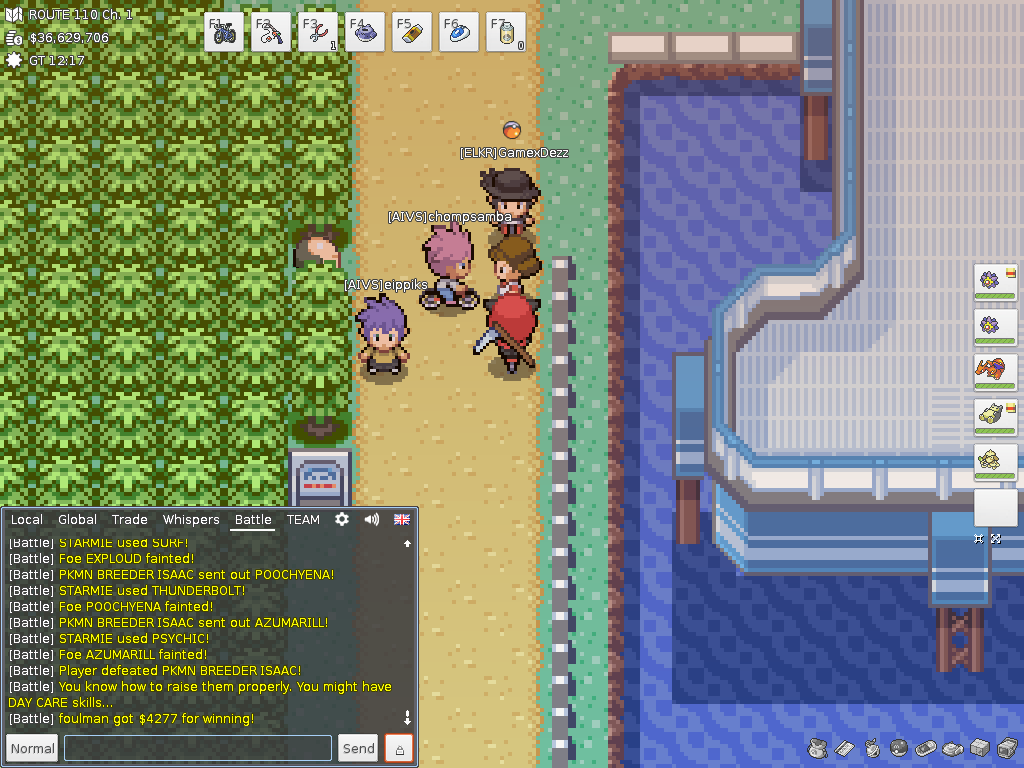This screenshot has height=768, width=1024.
Task: Open the Poké Ball menu icon
Action: click(x=898, y=748)
